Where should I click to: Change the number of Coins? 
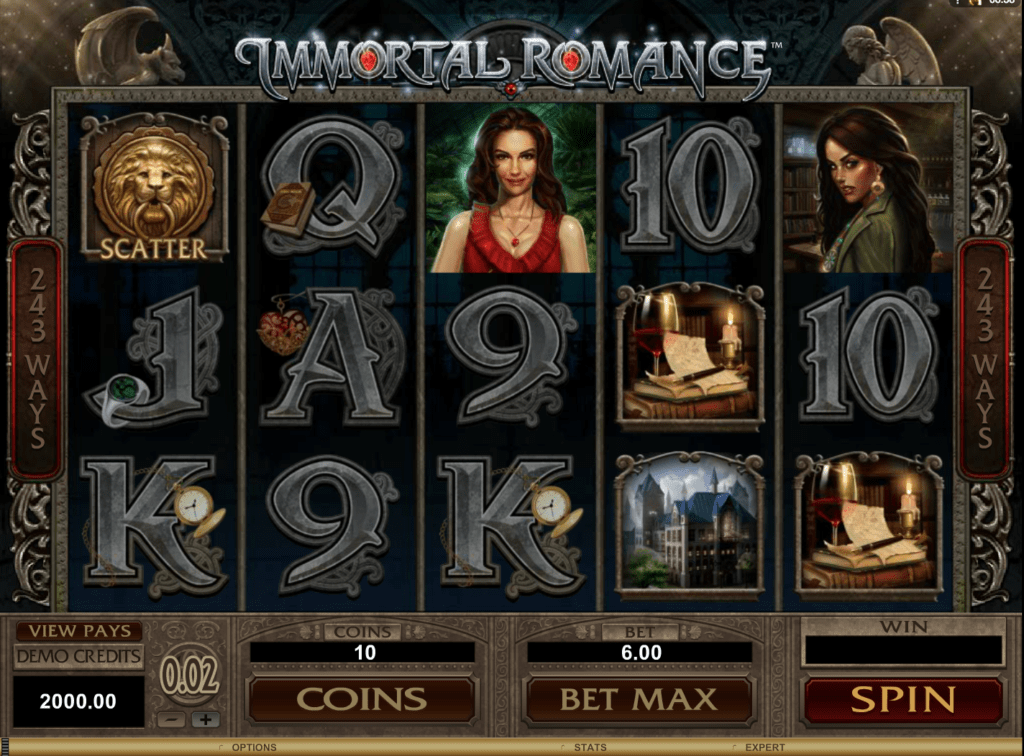(x=361, y=699)
